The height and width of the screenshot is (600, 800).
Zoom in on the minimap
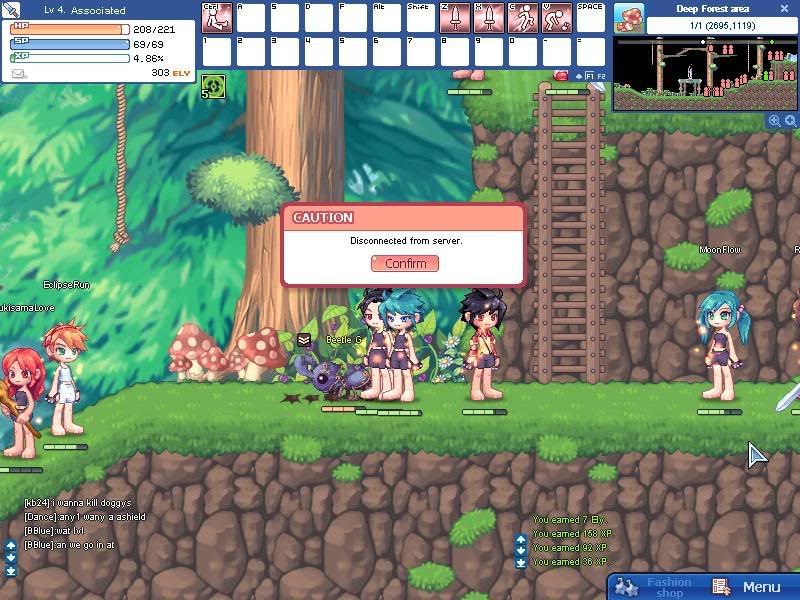tap(774, 120)
